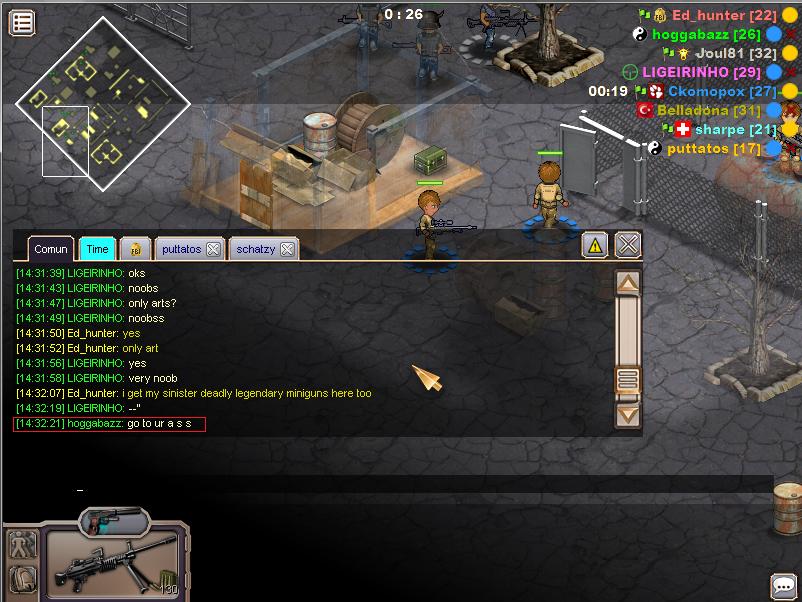Click the yellow warning triangle chat button
802x602 pixels.
coord(595,244)
